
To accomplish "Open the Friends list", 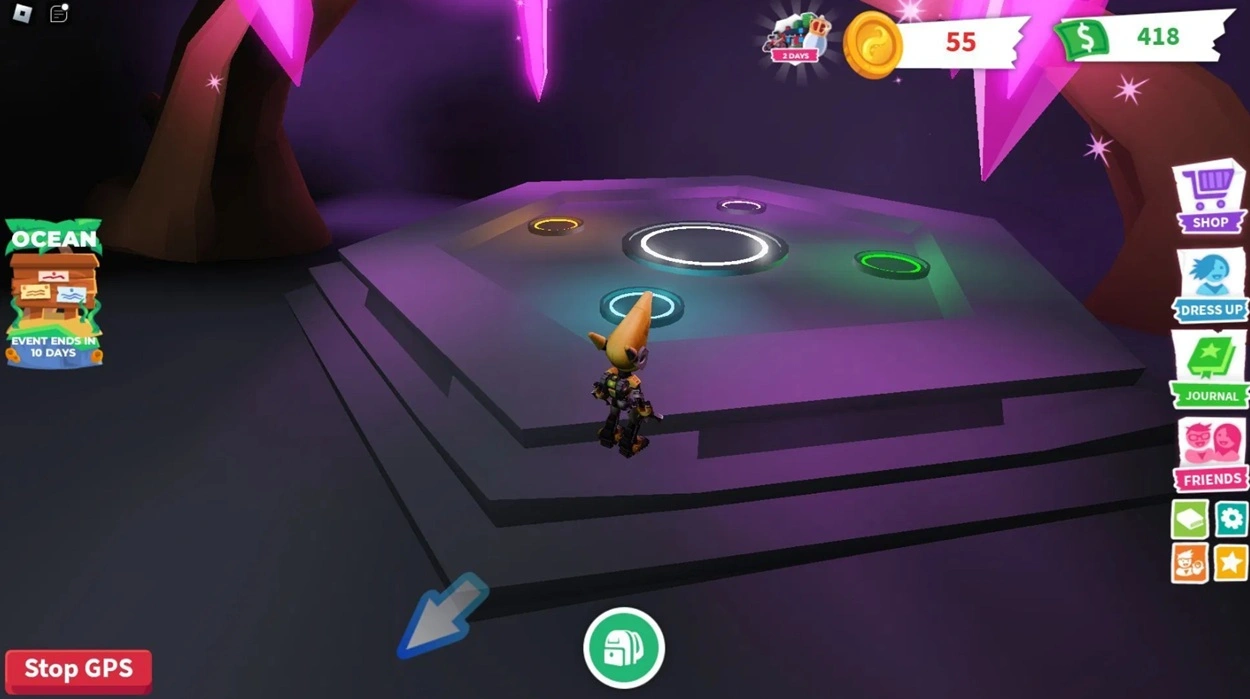I will point(1211,455).
